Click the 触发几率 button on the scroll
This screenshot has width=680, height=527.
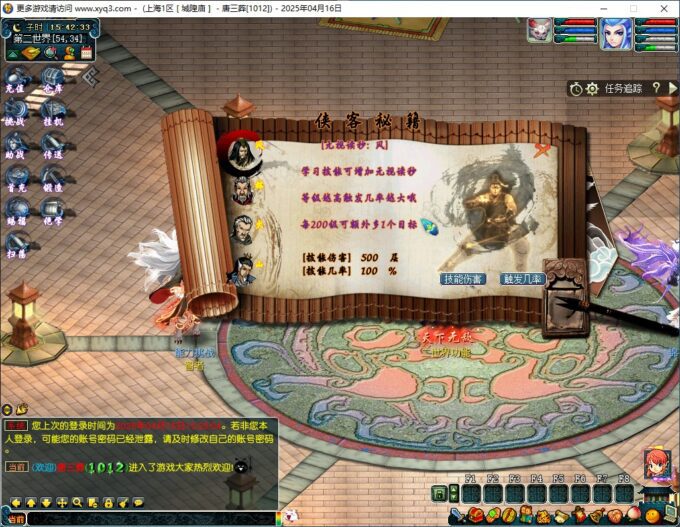pyautogui.click(x=522, y=279)
